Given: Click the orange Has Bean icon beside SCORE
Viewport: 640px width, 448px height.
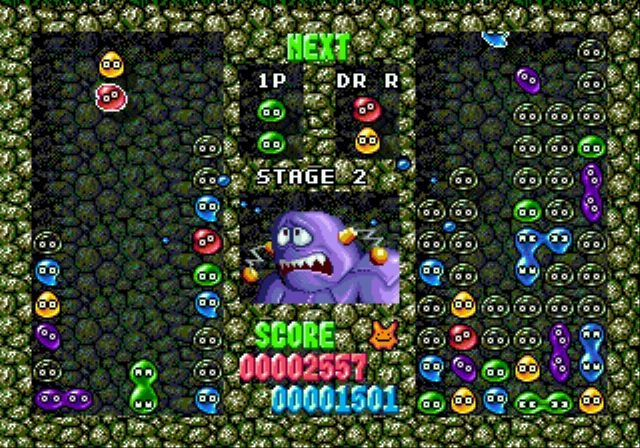Looking at the screenshot, I should [381, 335].
